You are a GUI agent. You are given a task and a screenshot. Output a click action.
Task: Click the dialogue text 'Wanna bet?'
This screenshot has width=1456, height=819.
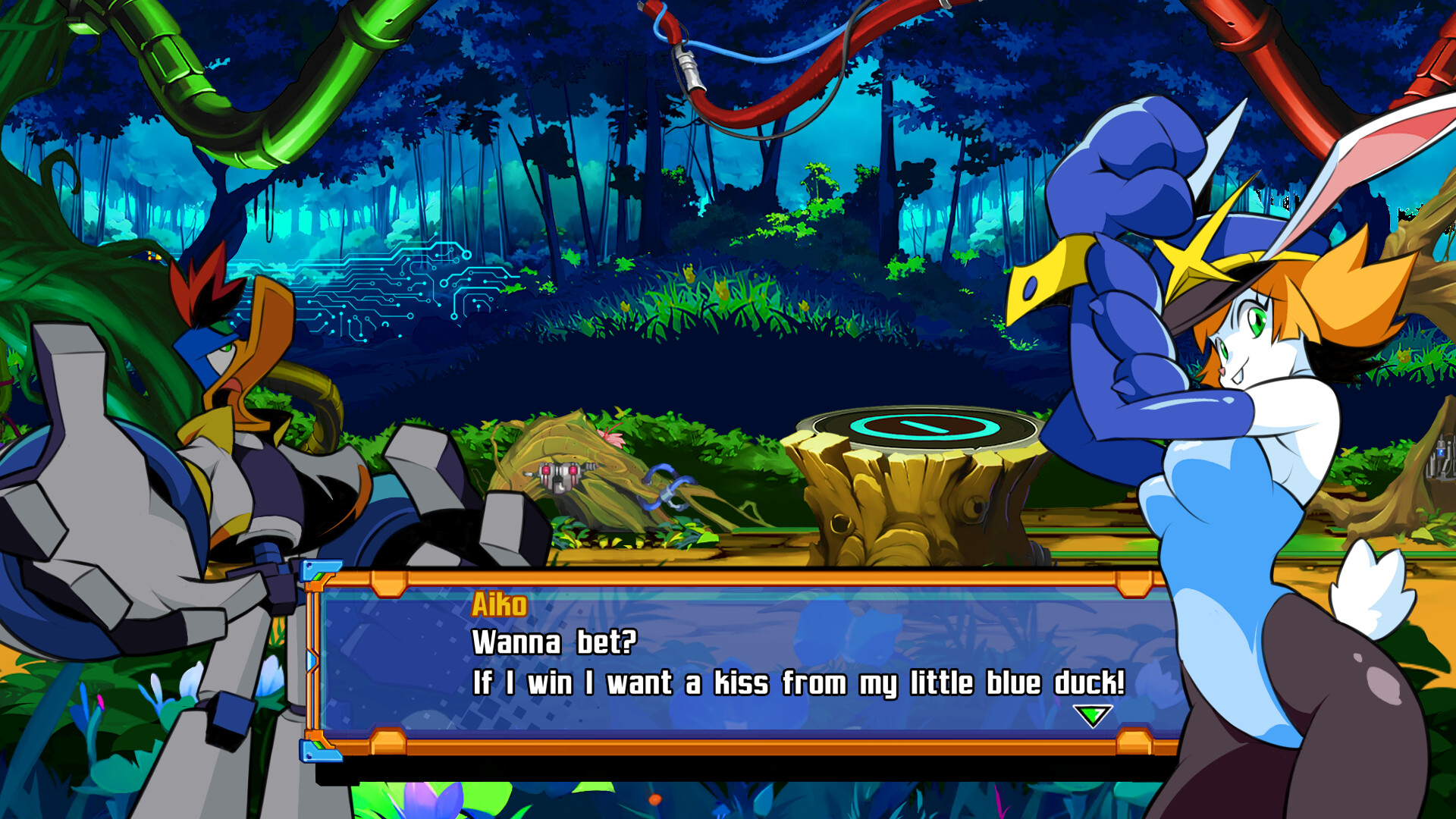point(555,643)
